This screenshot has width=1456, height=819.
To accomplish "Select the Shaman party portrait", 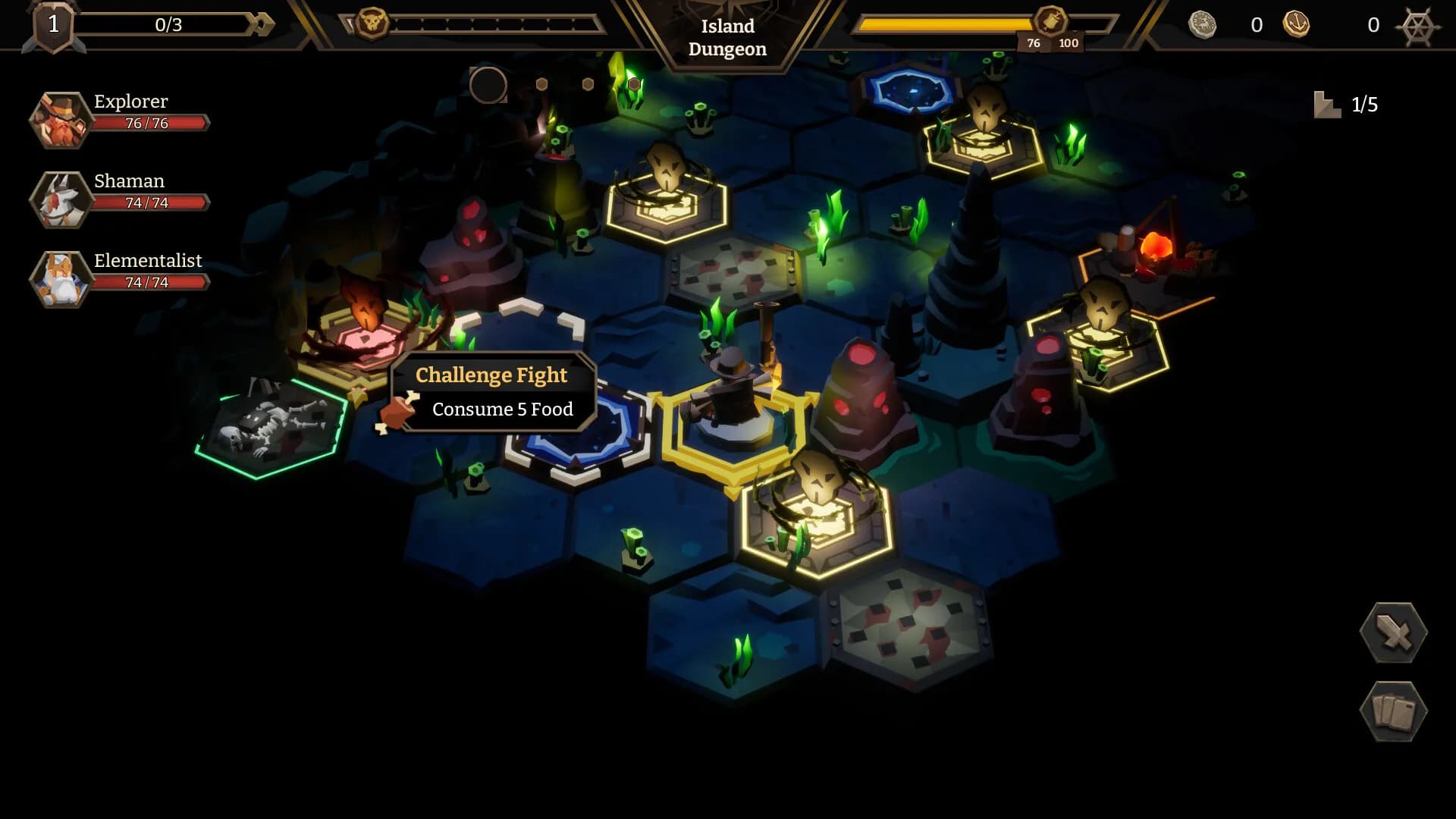I will pos(60,199).
